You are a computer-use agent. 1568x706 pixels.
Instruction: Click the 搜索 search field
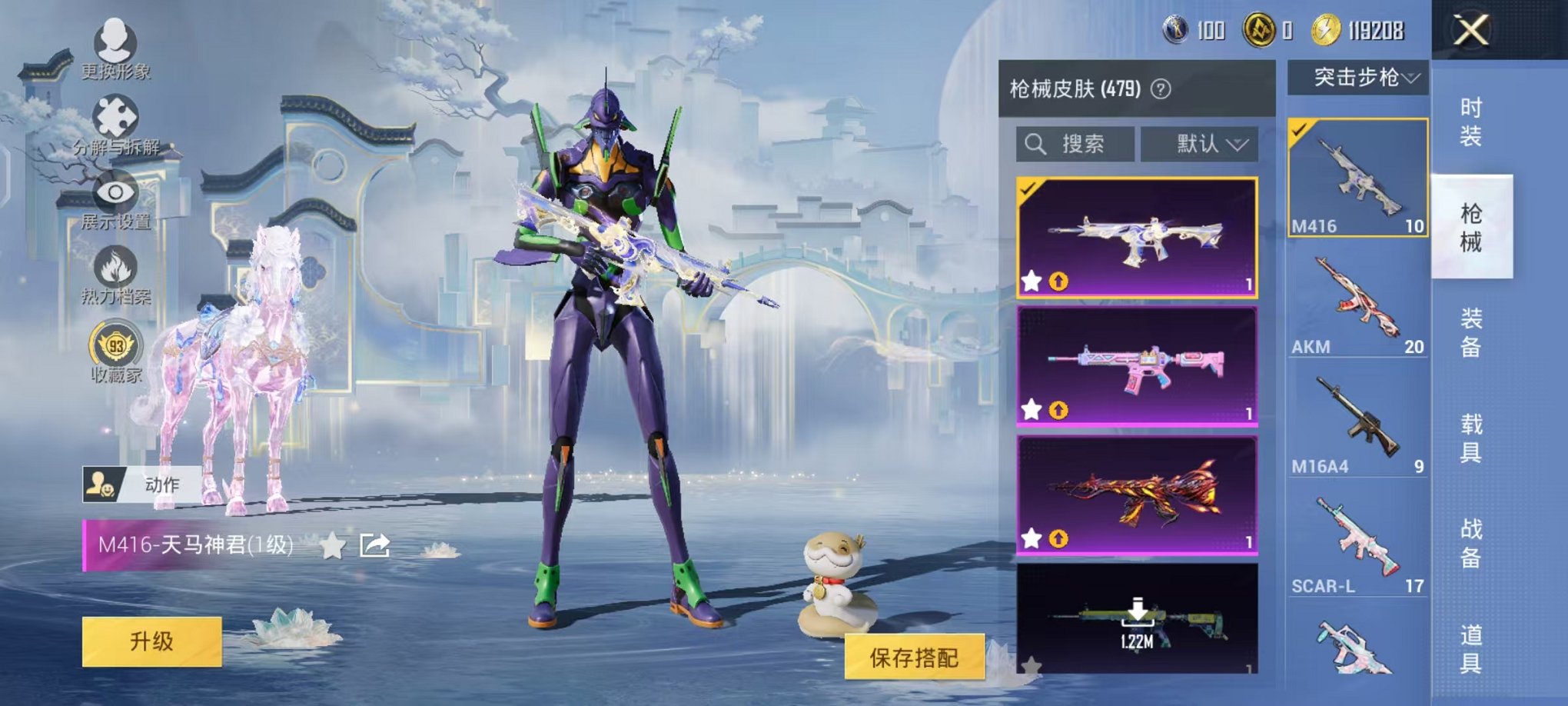(1075, 144)
